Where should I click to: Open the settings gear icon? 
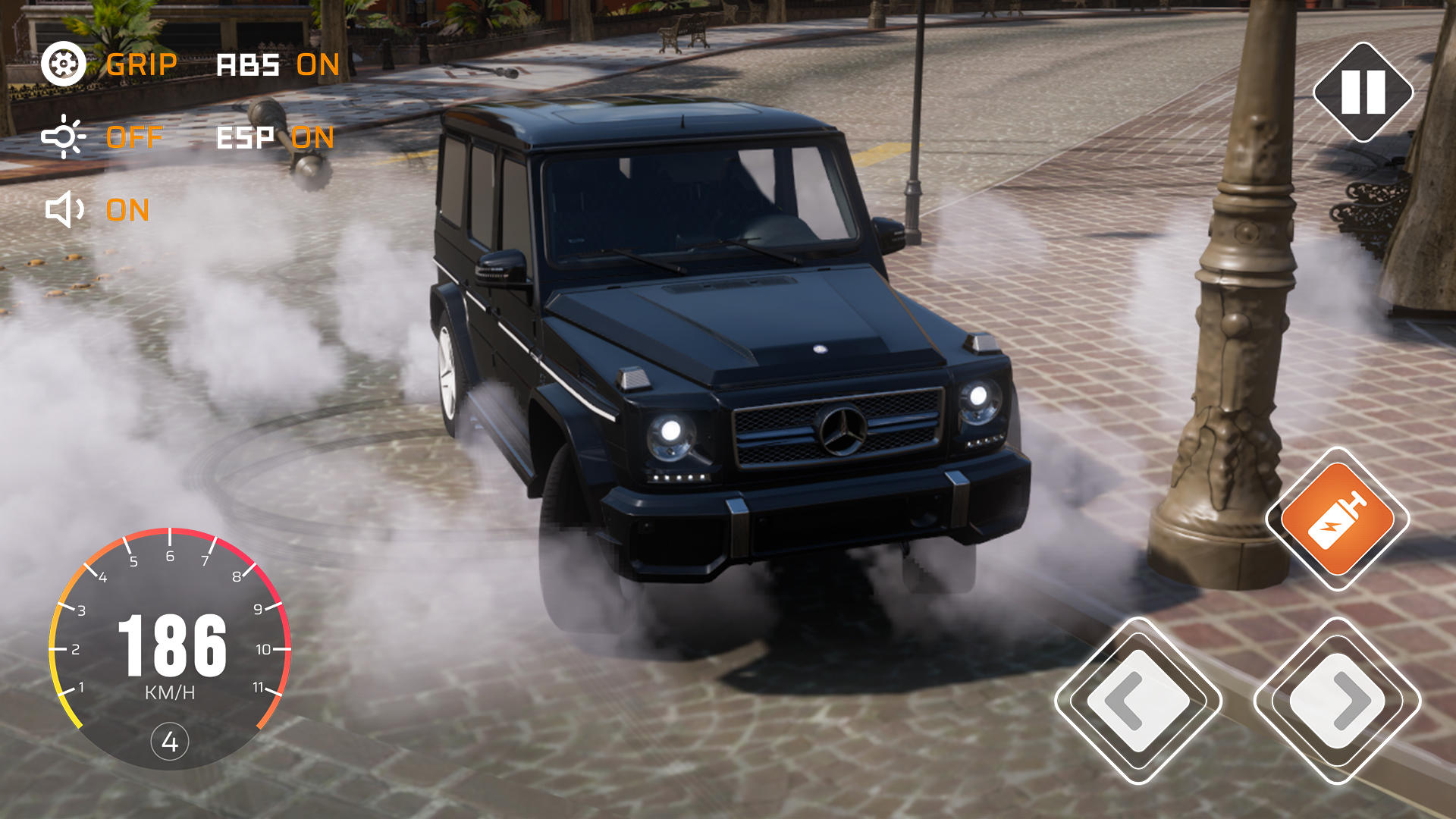63,65
